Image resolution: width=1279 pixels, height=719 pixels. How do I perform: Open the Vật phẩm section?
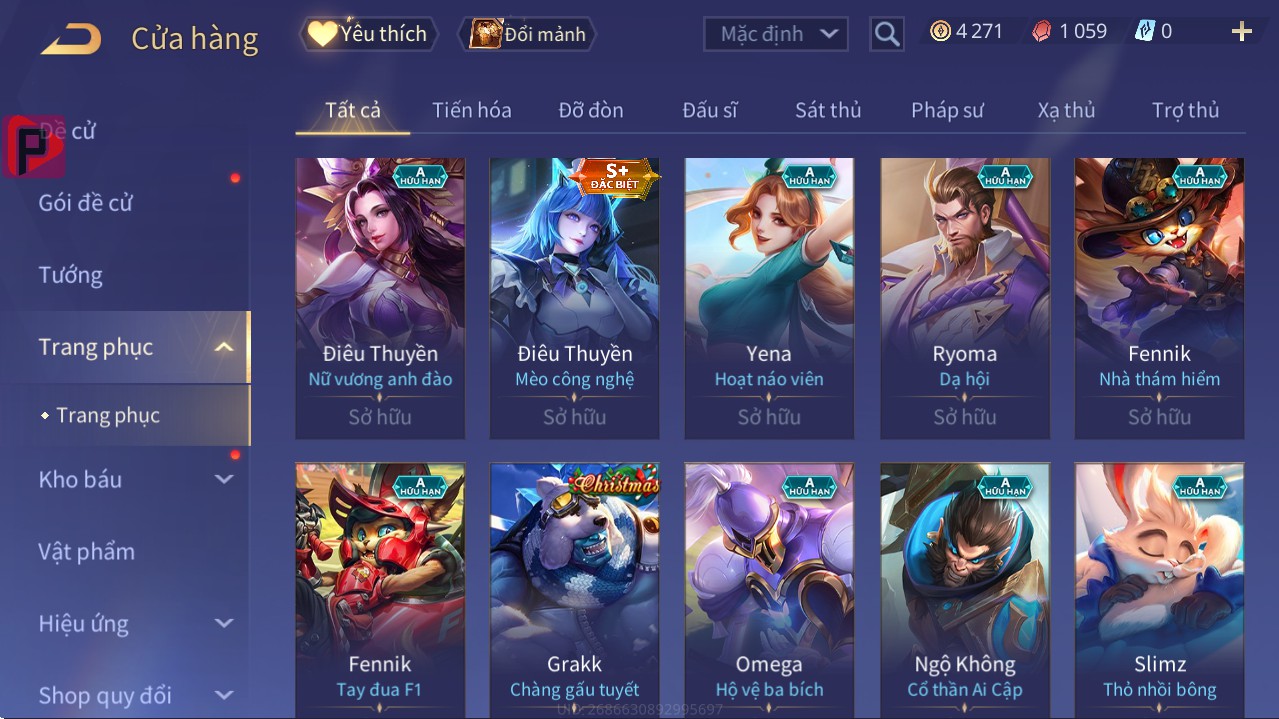tap(86, 551)
